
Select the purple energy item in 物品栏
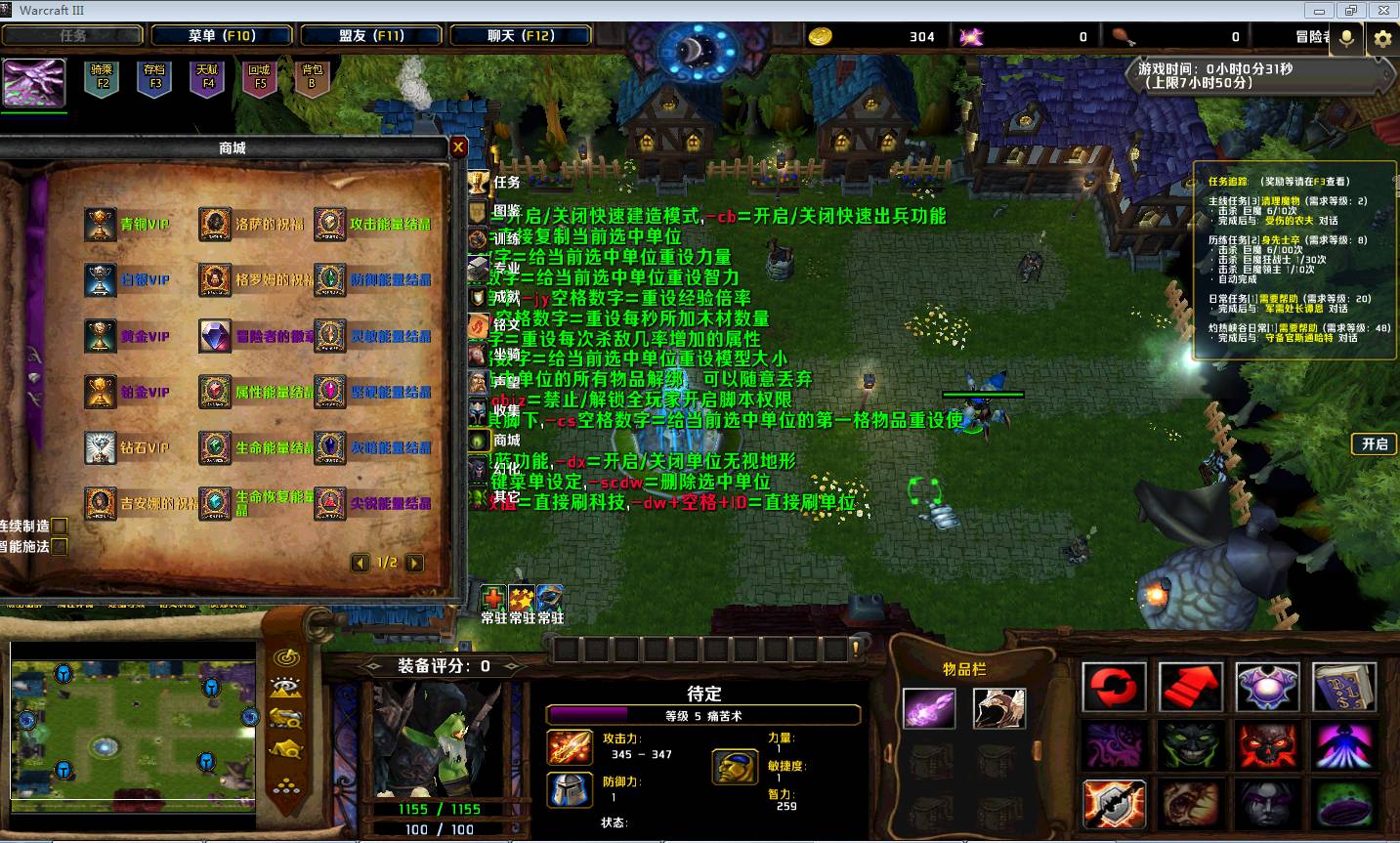929,708
